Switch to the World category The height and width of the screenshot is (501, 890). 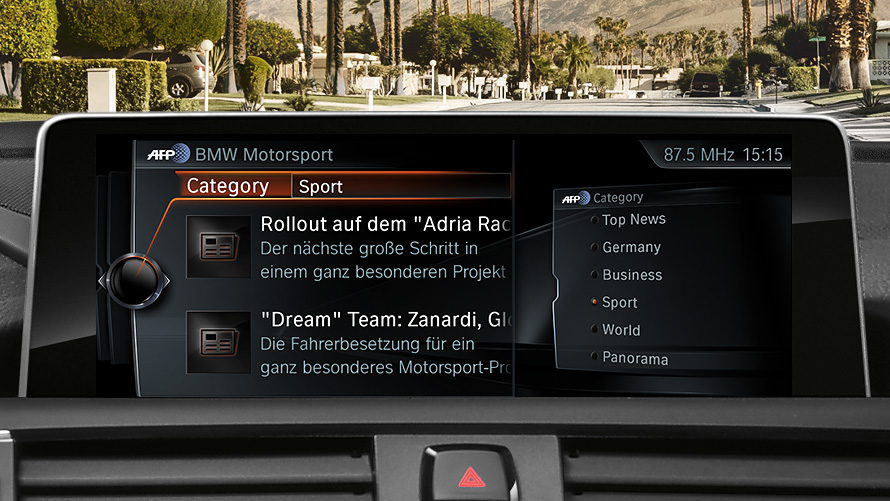pos(621,330)
